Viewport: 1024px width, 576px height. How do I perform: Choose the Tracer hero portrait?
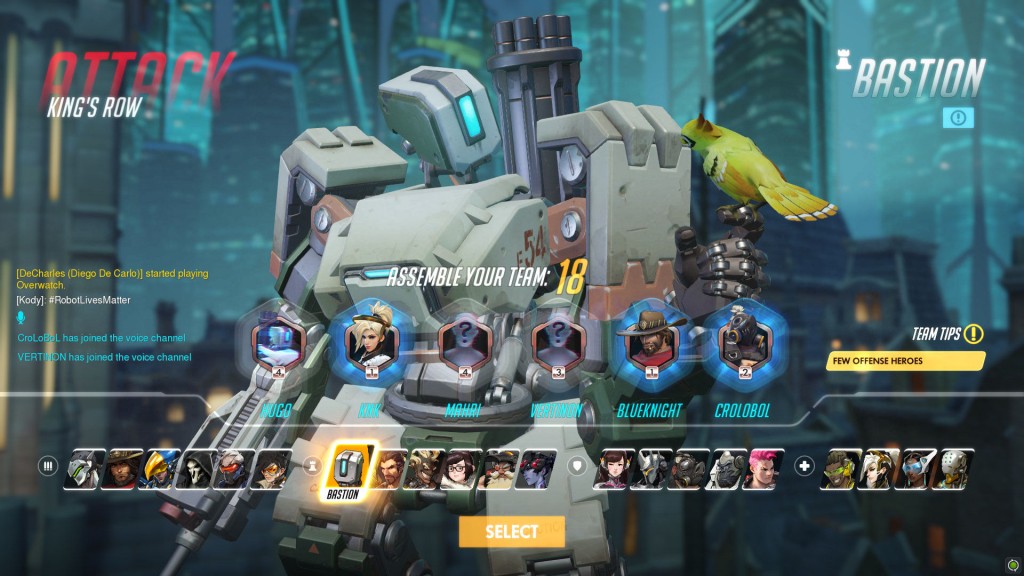coord(270,468)
